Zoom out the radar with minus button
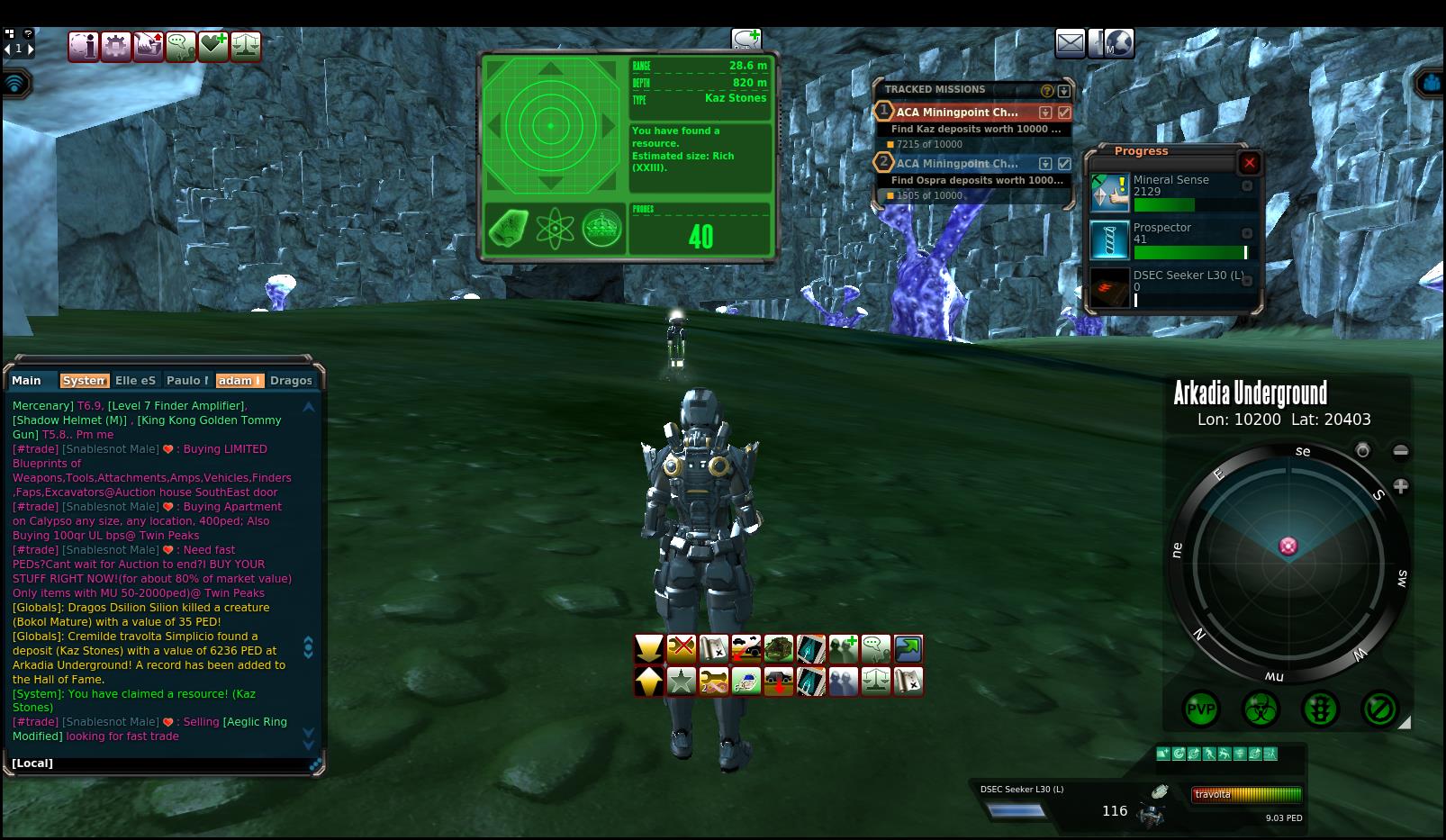 point(1400,451)
